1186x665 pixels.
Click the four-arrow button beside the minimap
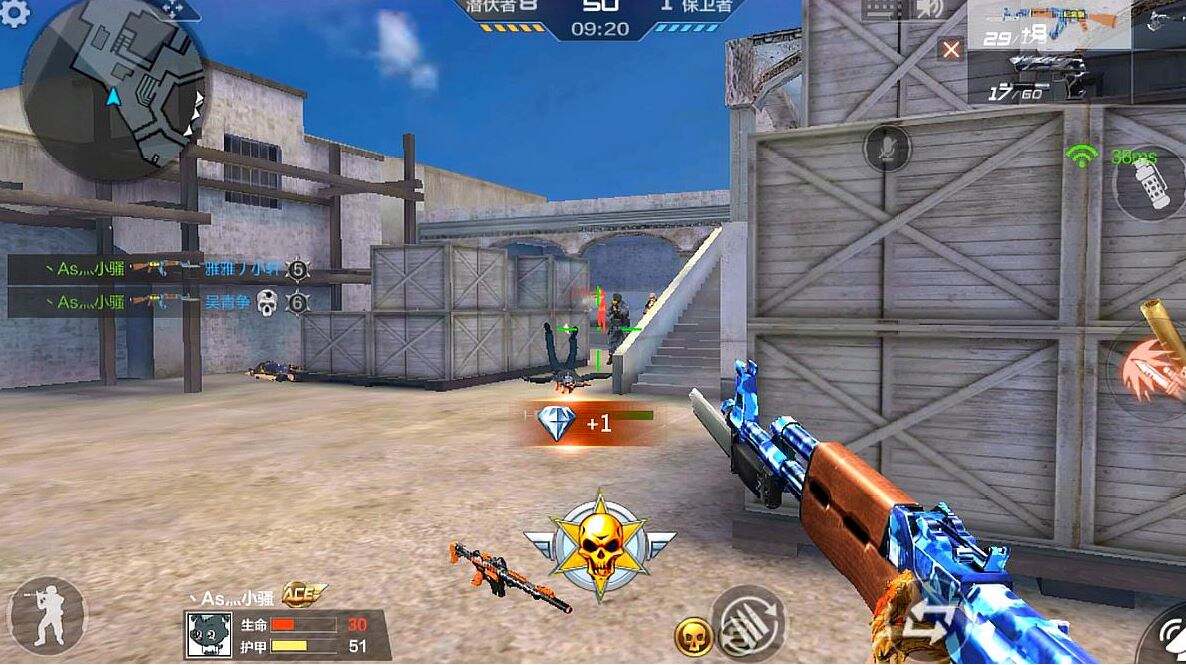(x=172, y=9)
